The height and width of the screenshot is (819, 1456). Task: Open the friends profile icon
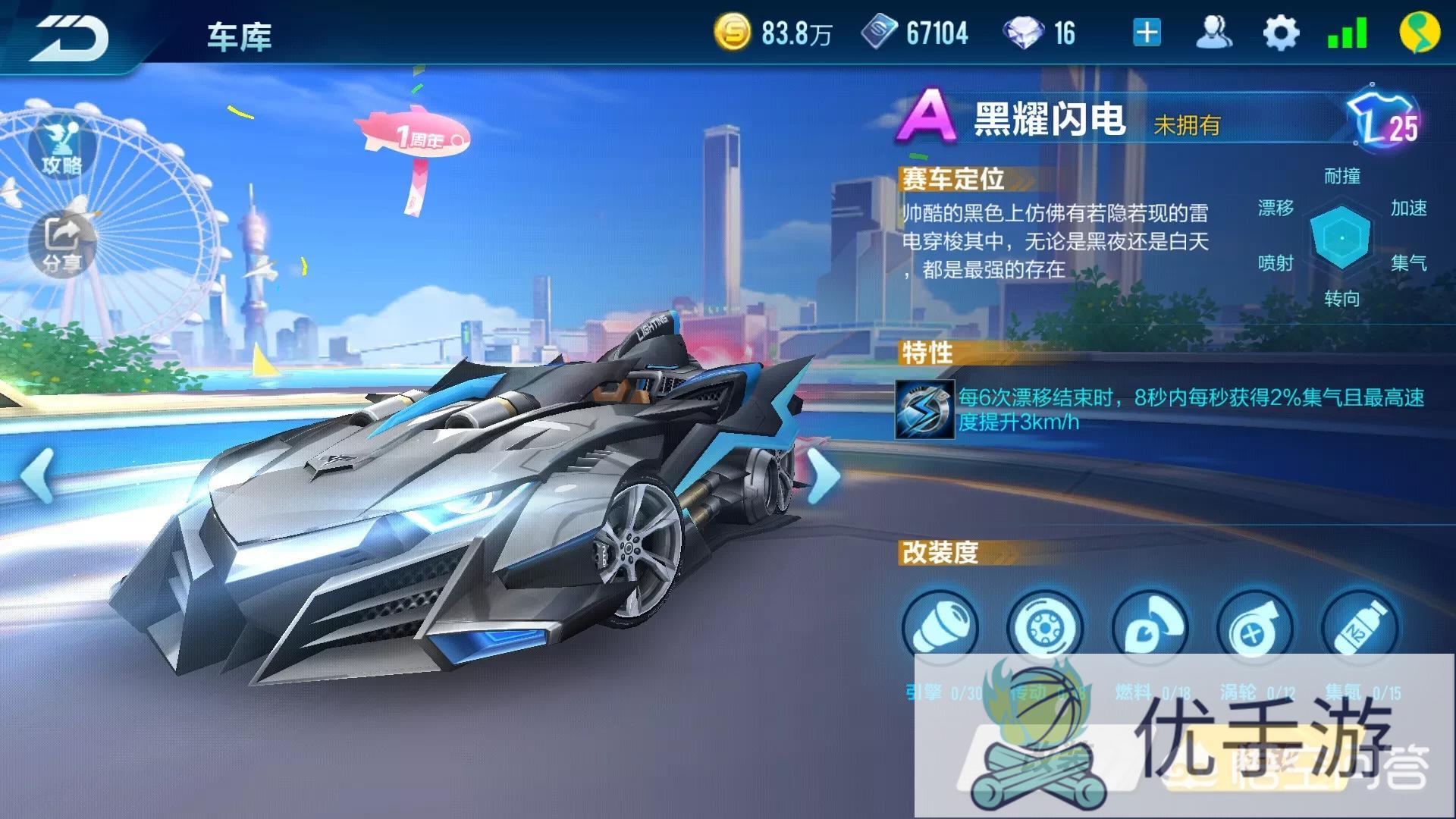pos(1213,33)
